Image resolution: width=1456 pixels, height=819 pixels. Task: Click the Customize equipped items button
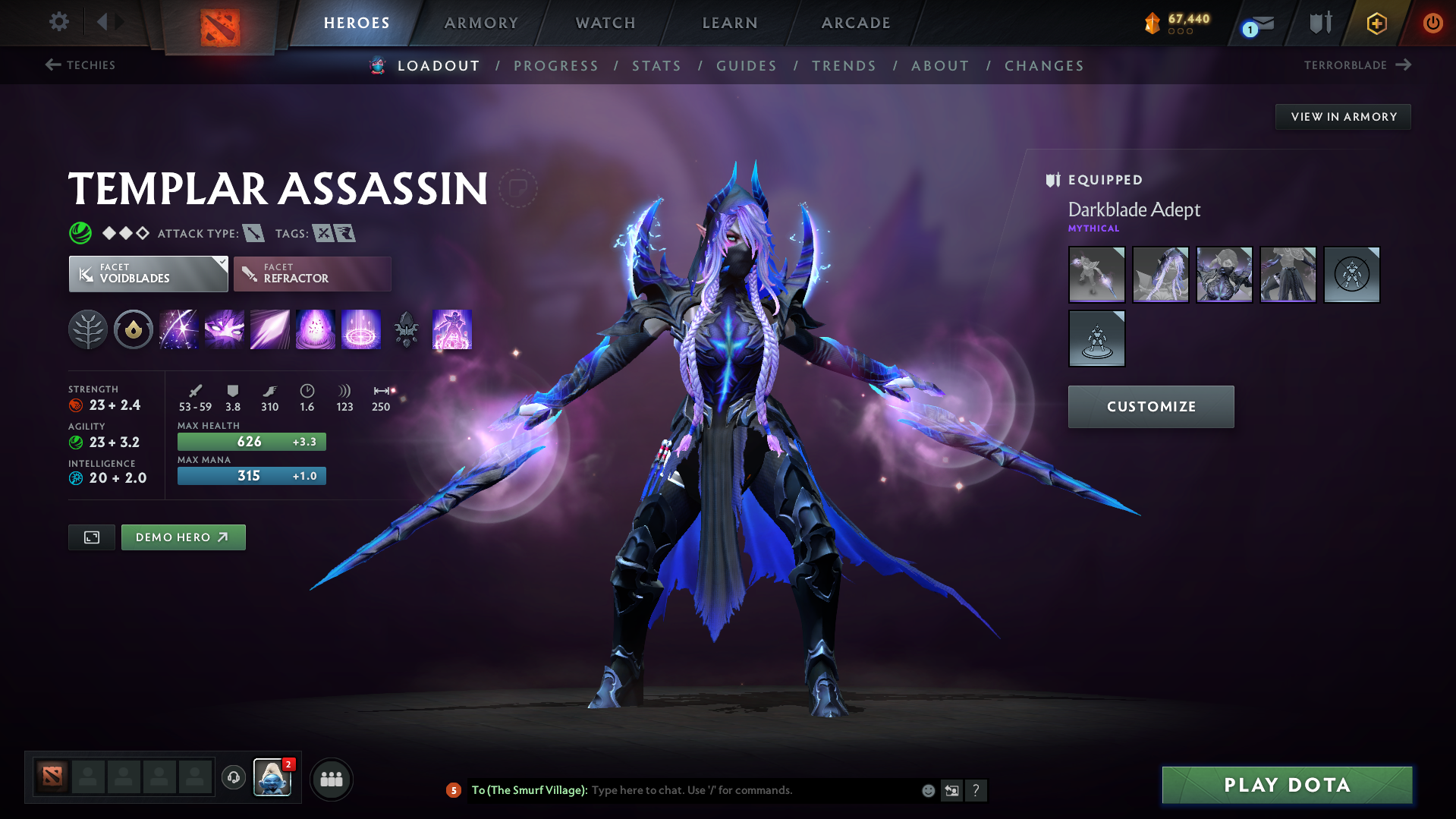tap(1150, 406)
